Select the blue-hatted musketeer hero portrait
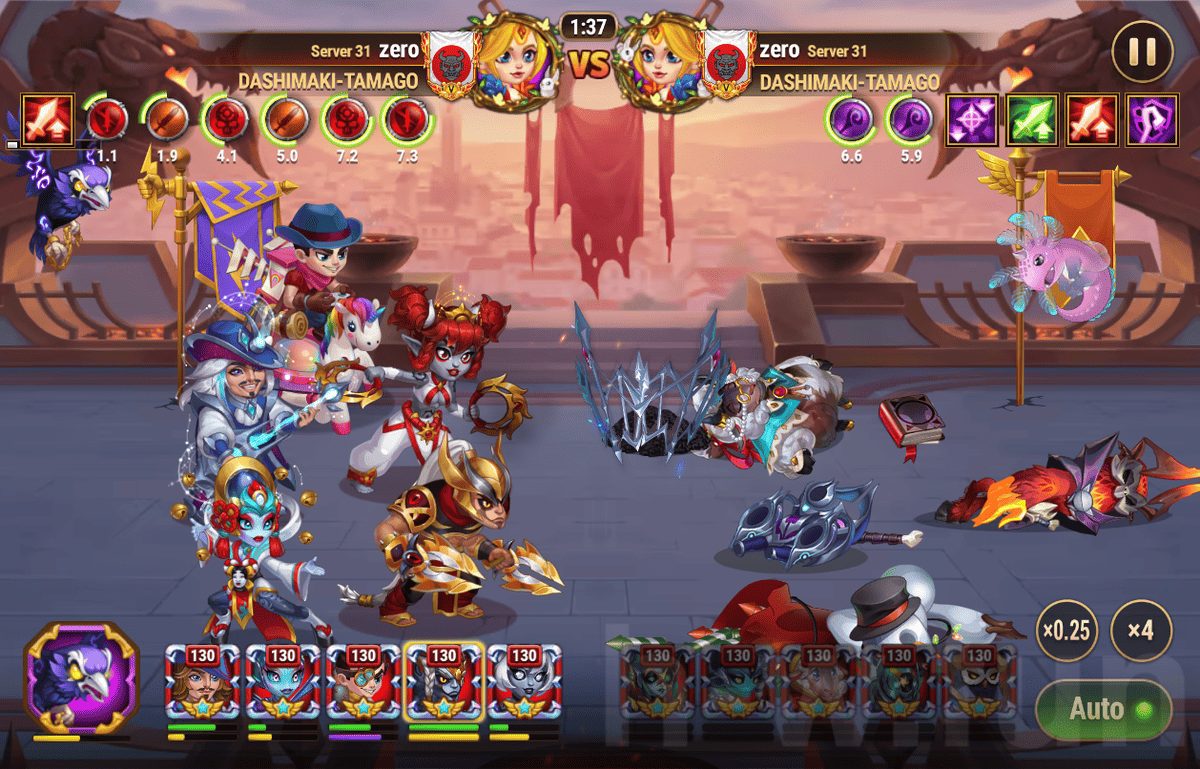 pyautogui.click(x=203, y=683)
